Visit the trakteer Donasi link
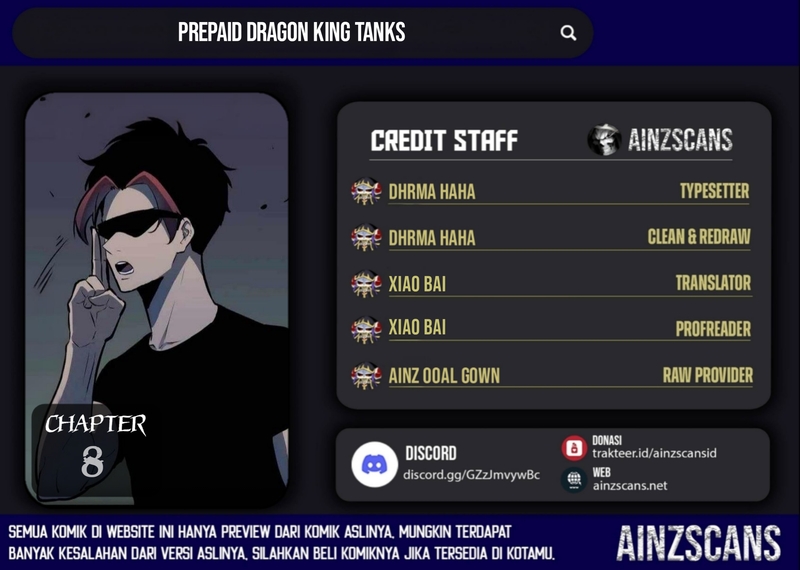 [653, 453]
